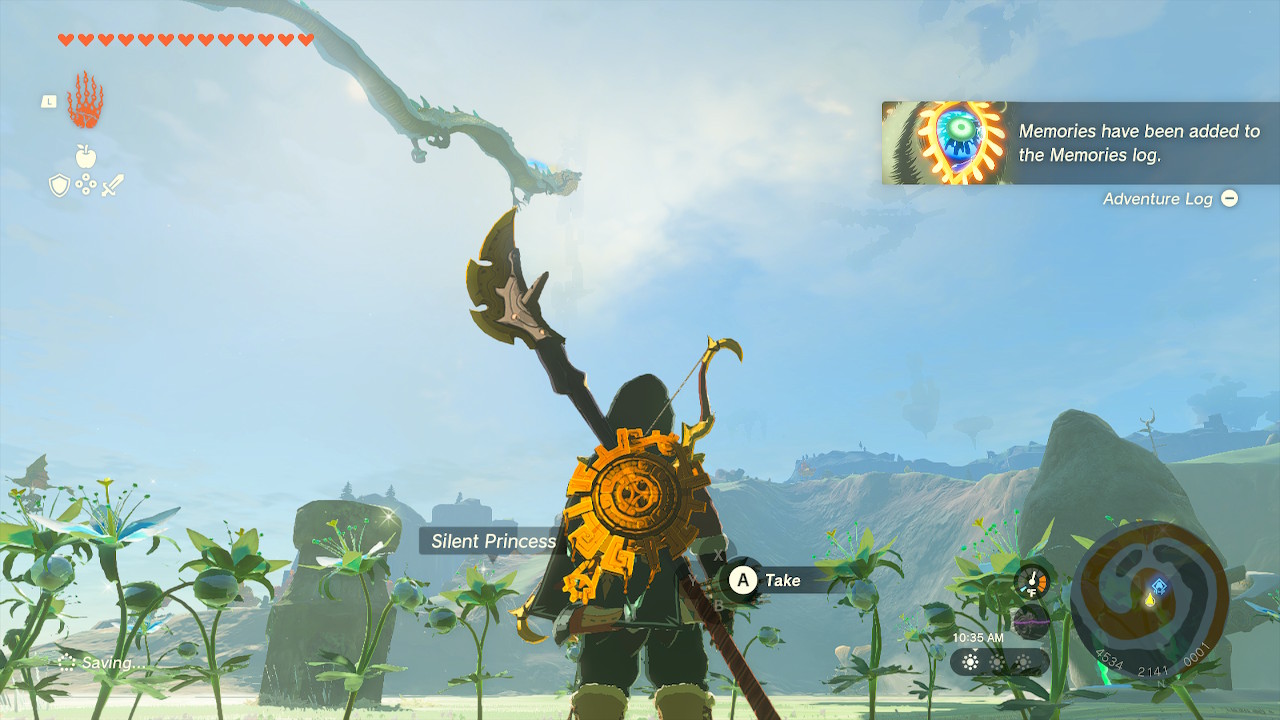Select the blue shrine marker on minimap
The width and height of the screenshot is (1280, 720).
point(1159,586)
